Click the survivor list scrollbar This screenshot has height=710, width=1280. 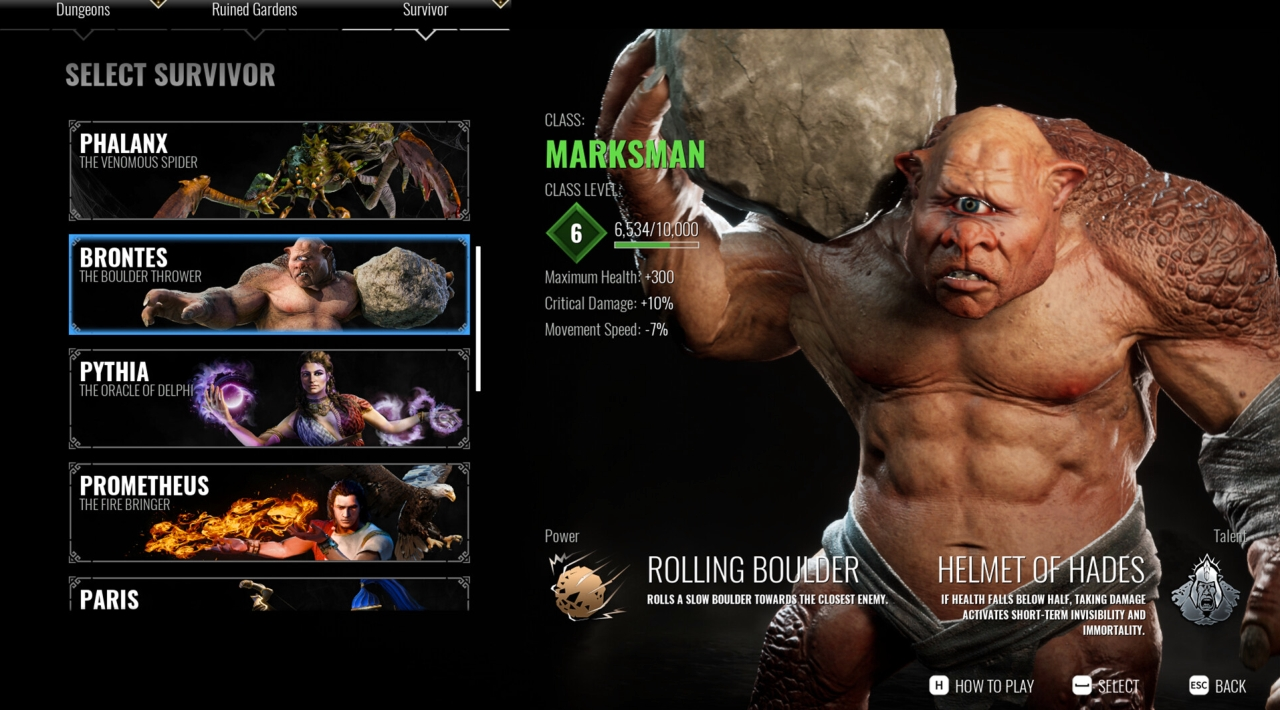[479, 319]
